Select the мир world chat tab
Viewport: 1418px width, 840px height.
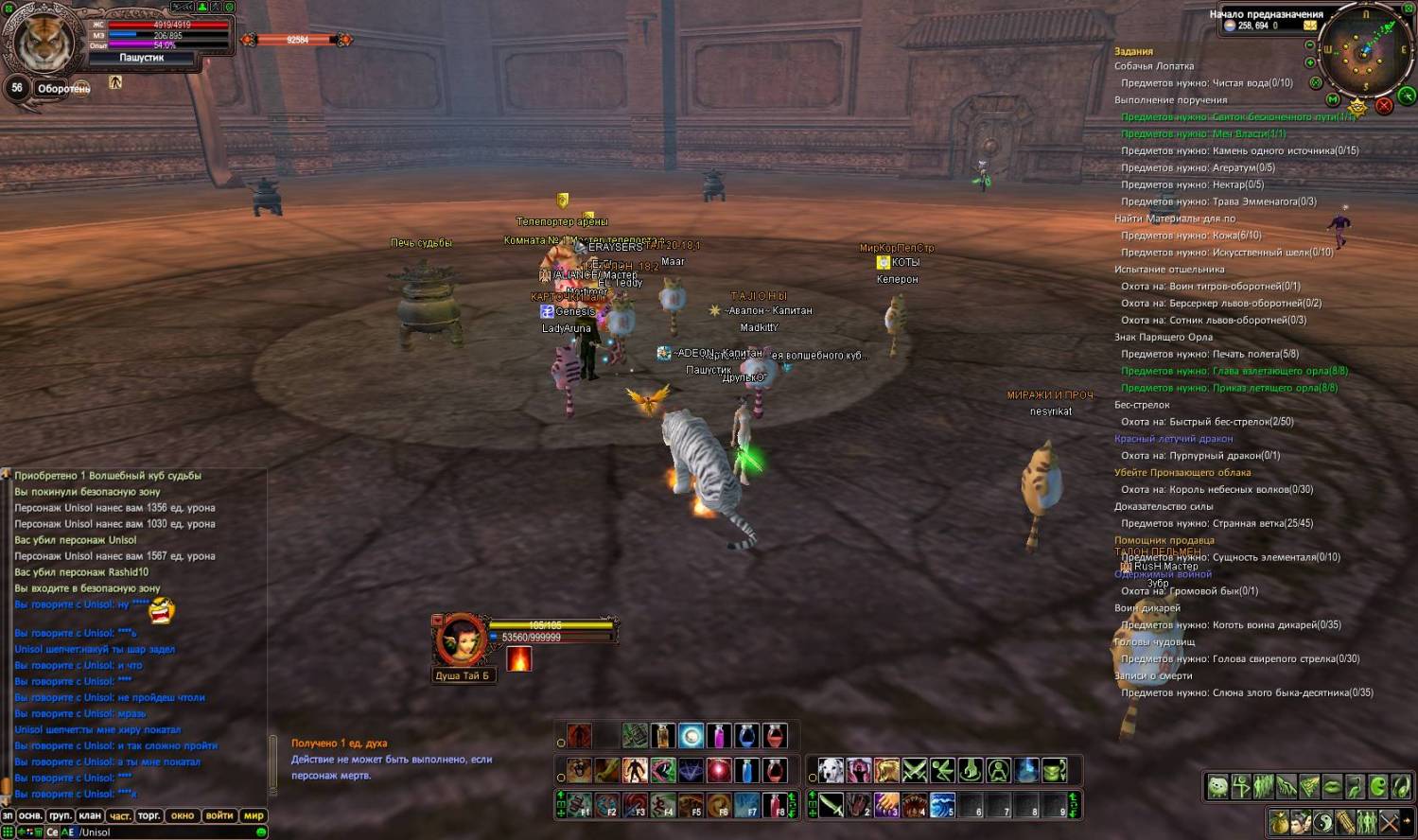(254, 815)
